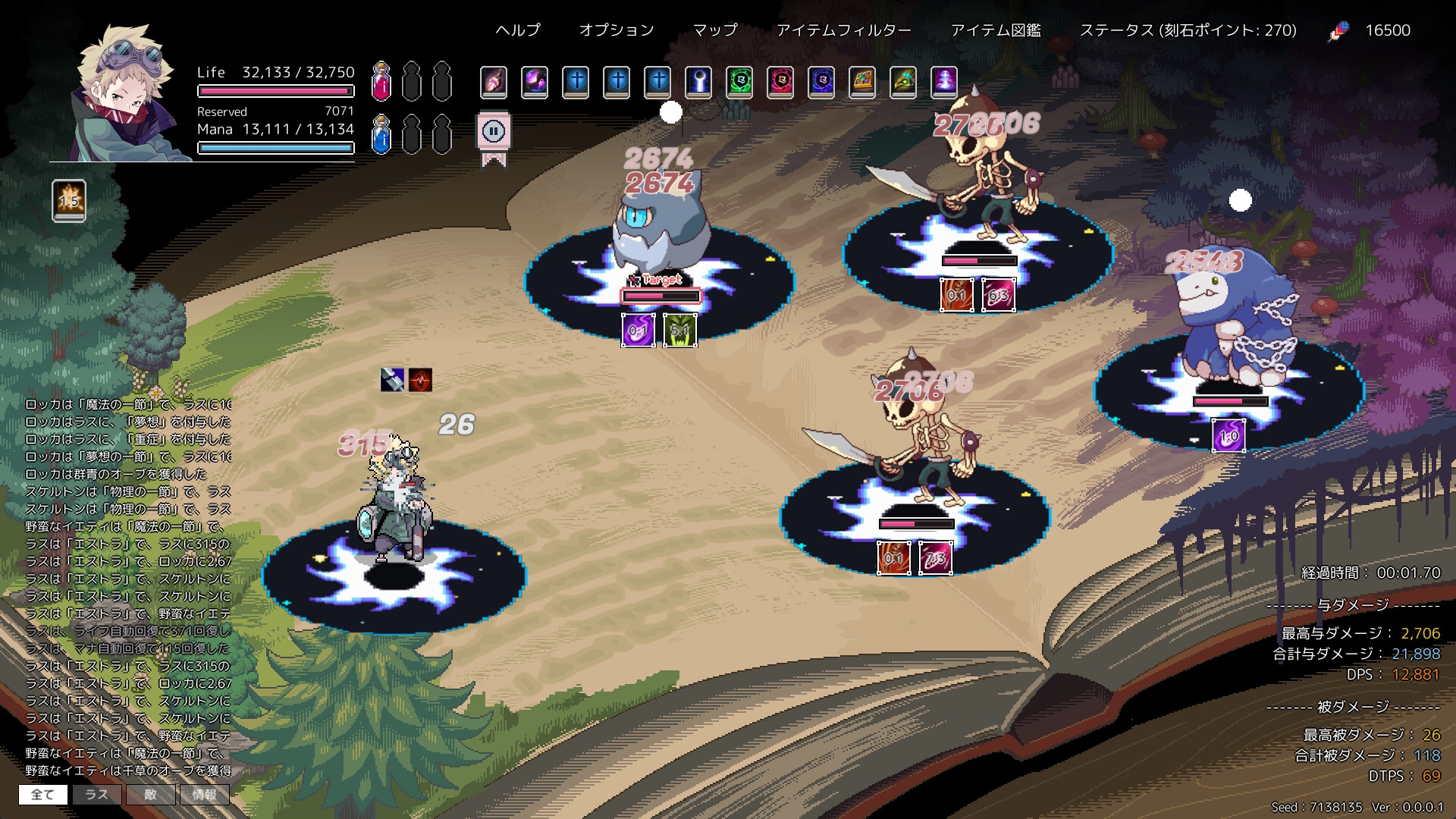Activate the feathered bird mask skill book

[x=903, y=81]
